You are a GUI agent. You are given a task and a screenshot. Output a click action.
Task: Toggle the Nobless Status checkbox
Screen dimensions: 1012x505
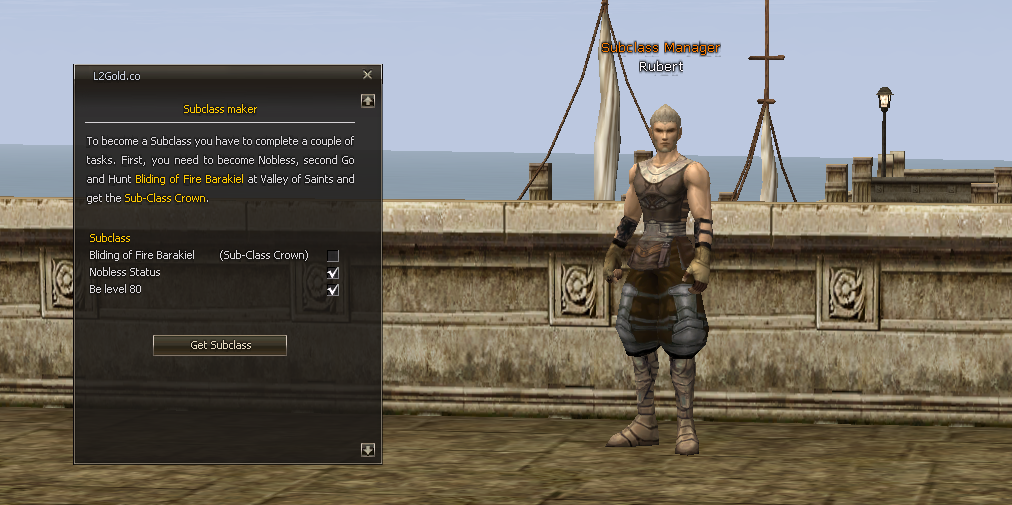333,273
